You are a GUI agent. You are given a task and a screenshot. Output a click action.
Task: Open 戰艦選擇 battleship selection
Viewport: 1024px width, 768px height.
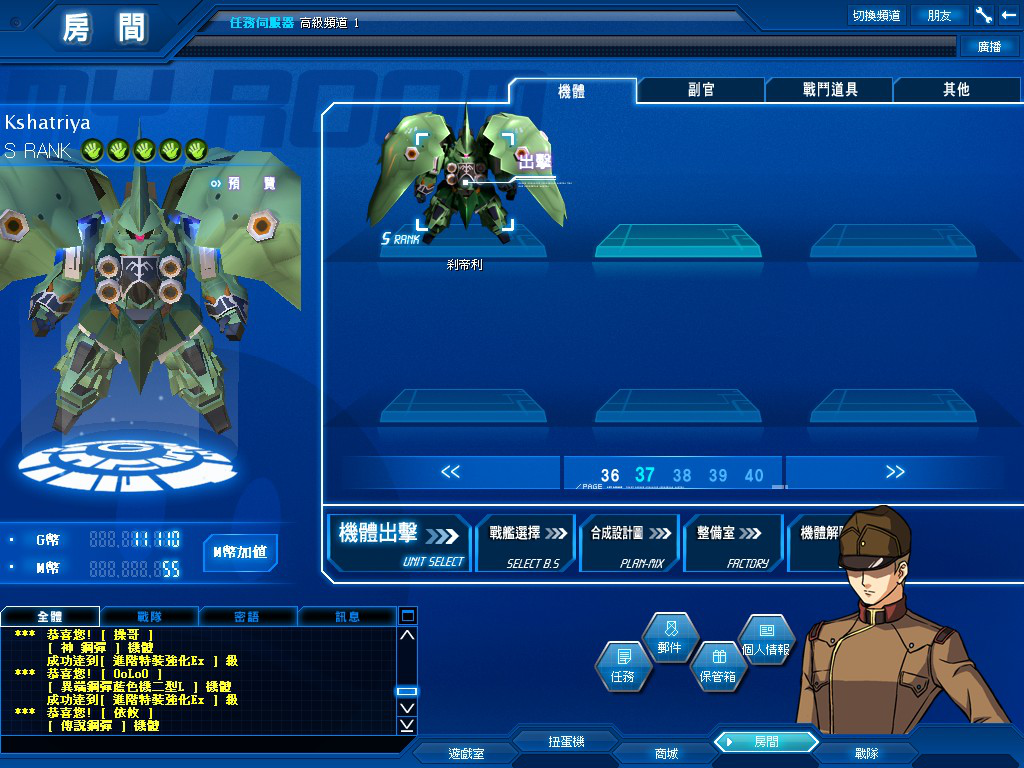pos(527,543)
